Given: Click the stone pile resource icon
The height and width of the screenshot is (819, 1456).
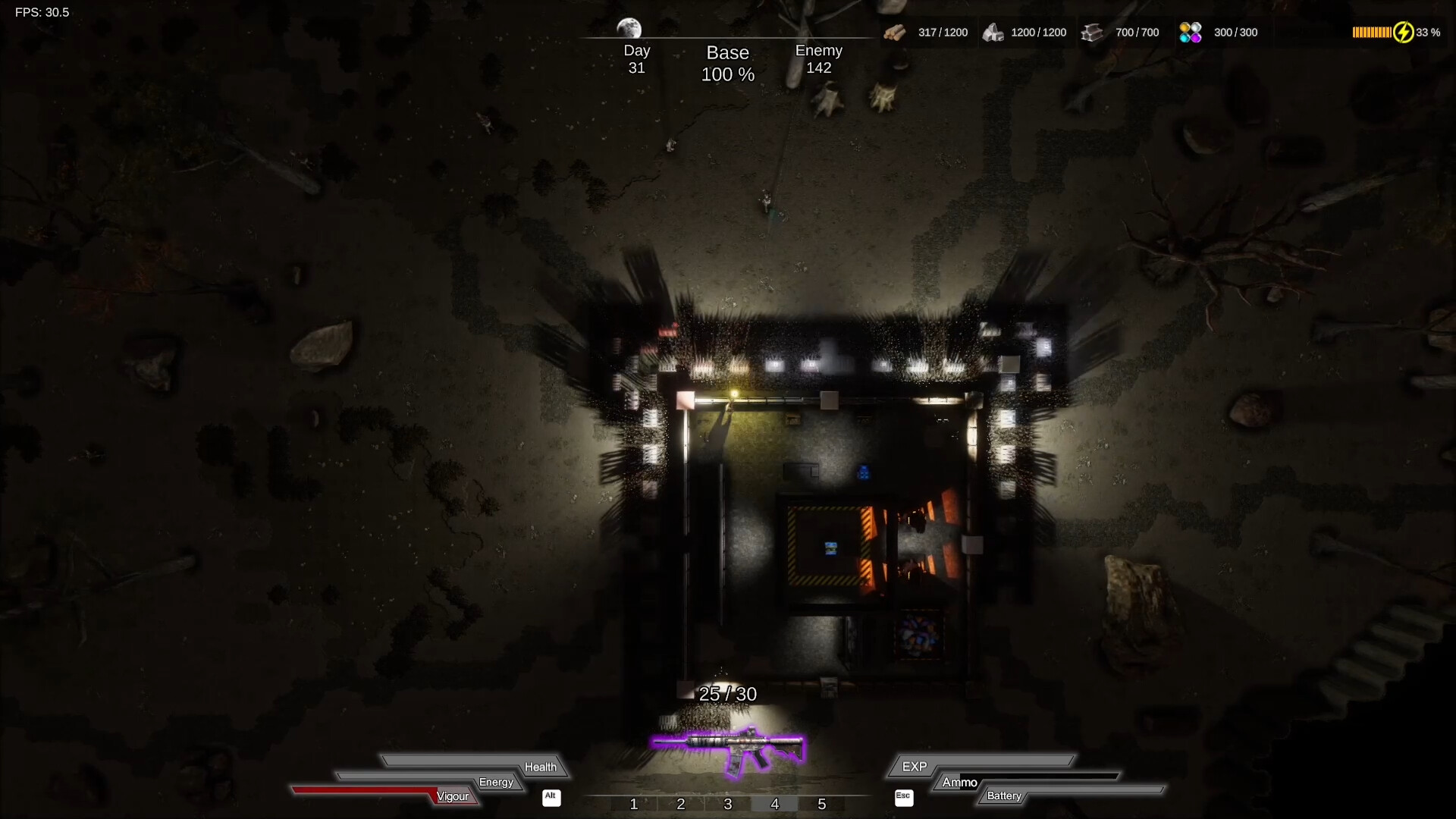Looking at the screenshot, I should point(993,33).
